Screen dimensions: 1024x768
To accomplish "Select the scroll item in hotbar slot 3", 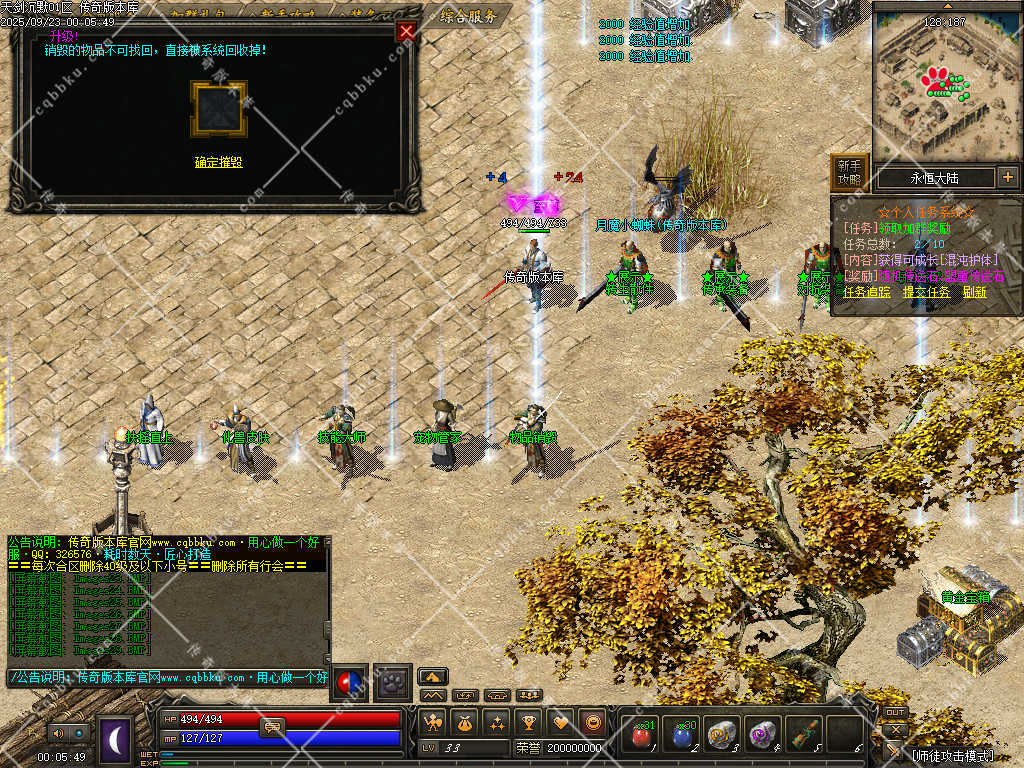I will [722, 735].
